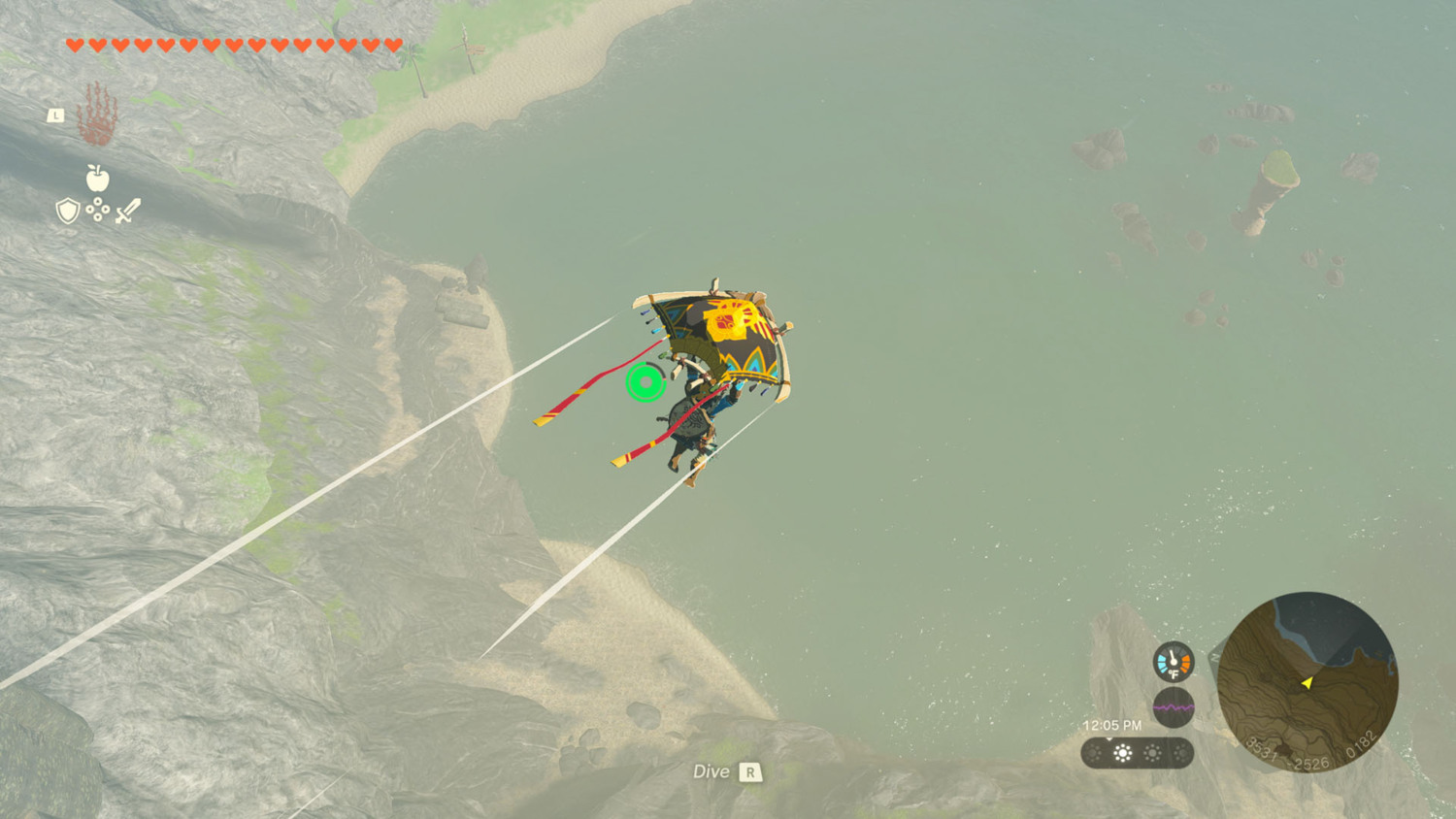The width and height of the screenshot is (1456, 819).
Task: Click the yellow player arrow on the minimap
Action: [1307, 683]
